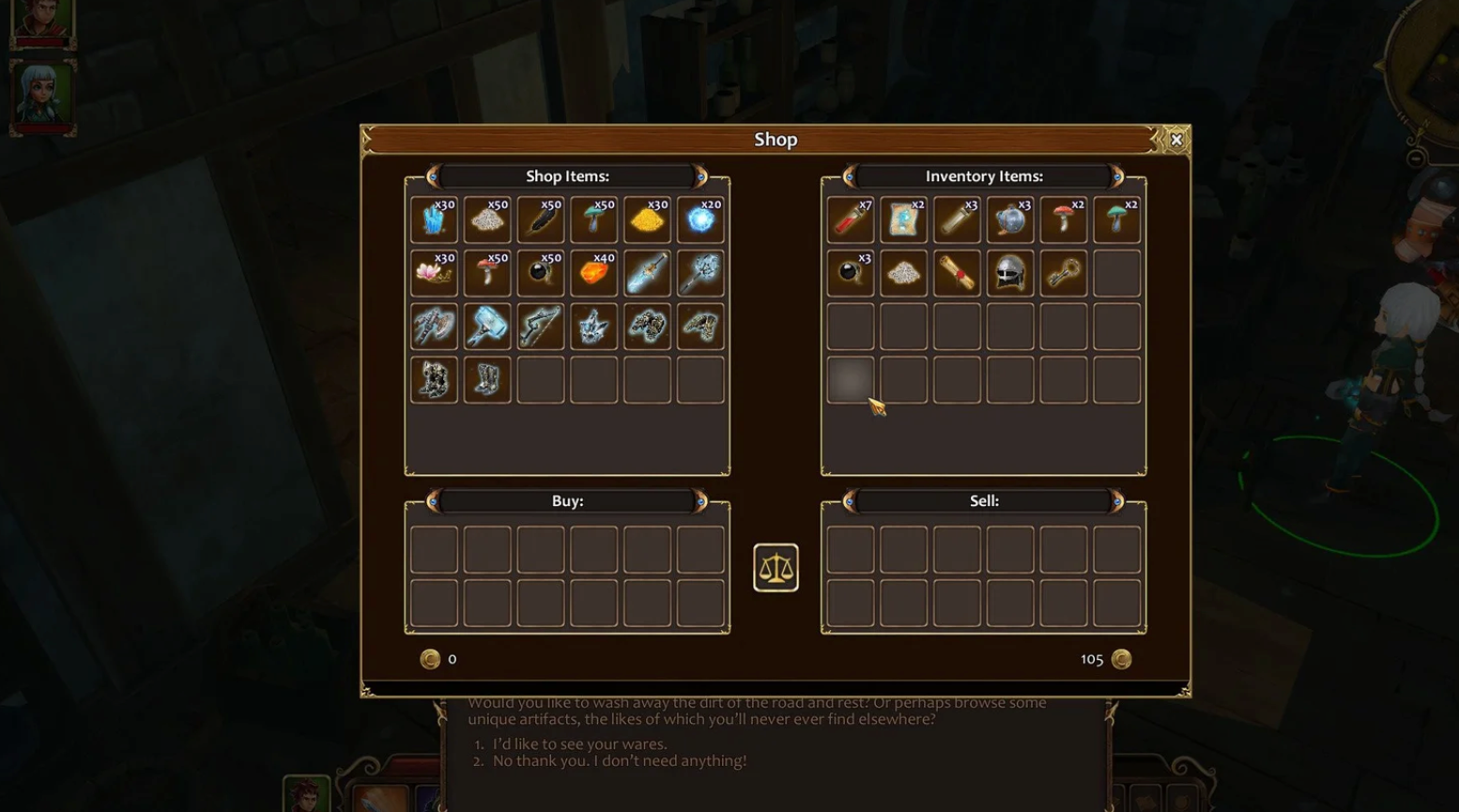Click the iron helmet in inventory
The width and height of the screenshot is (1459, 812).
tap(1010, 272)
